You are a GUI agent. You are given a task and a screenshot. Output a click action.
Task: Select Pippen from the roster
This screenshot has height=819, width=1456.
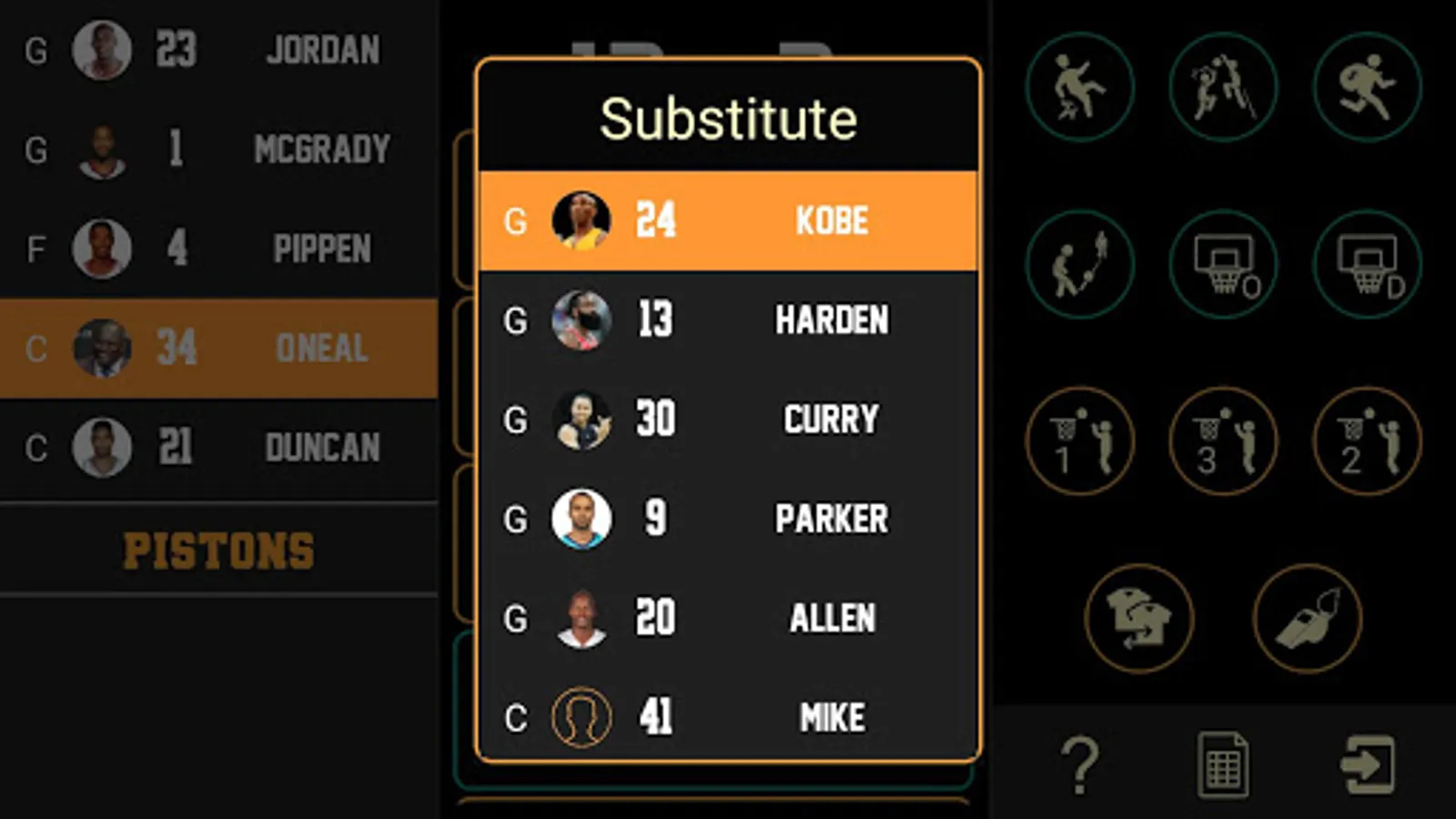pyautogui.click(x=218, y=248)
